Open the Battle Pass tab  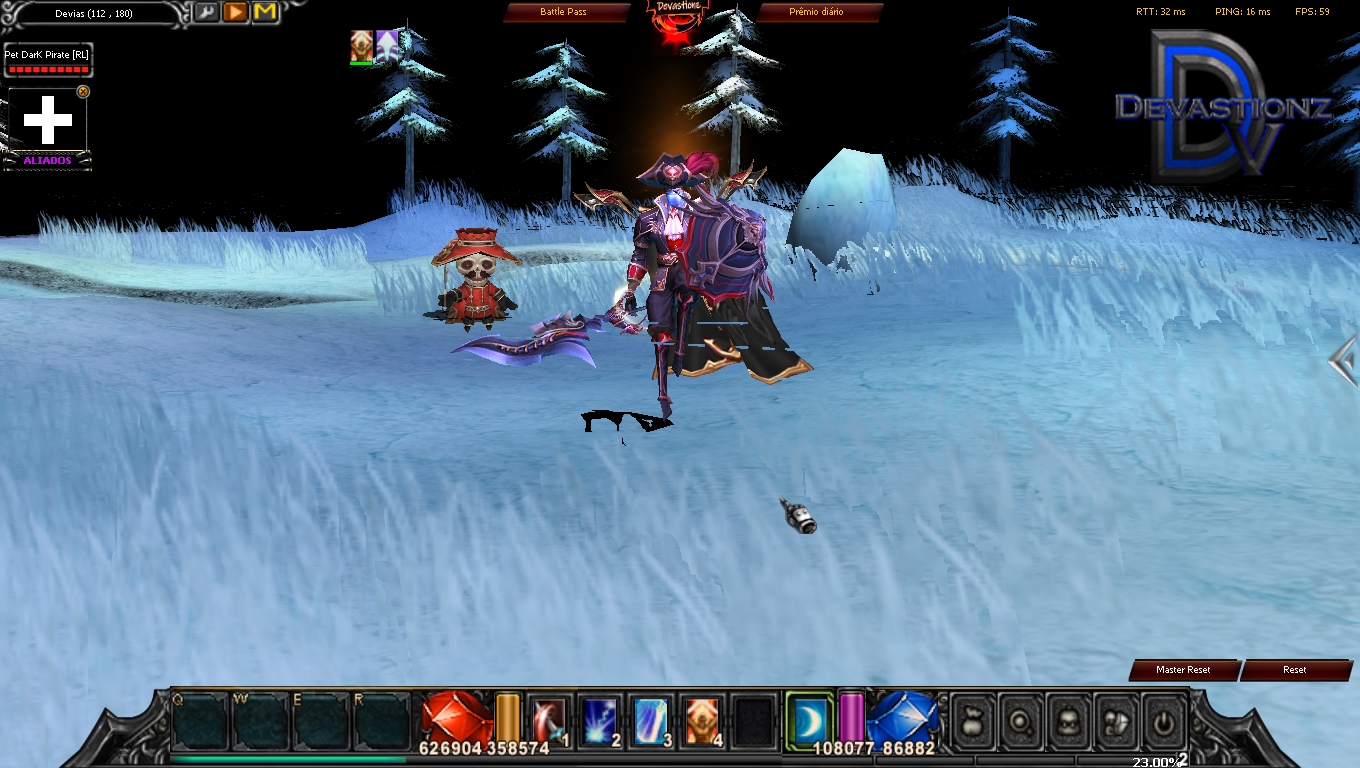[x=566, y=12]
